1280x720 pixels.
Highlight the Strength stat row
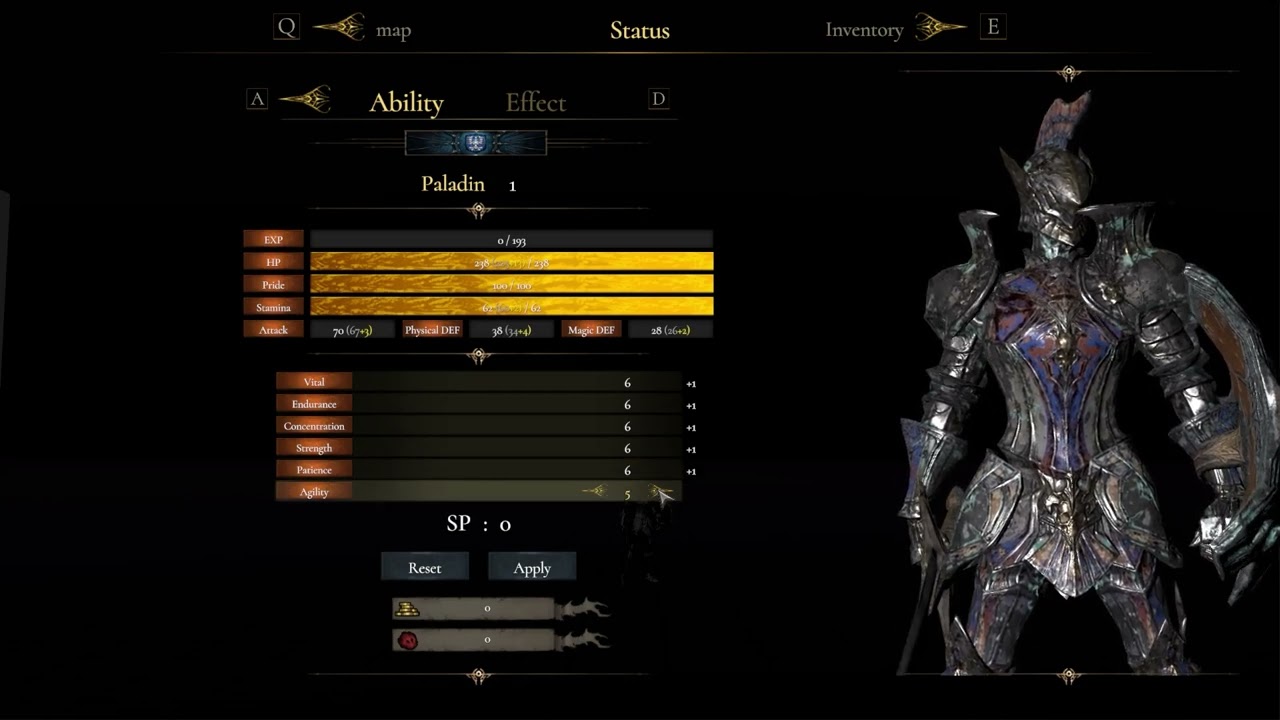(x=314, y=448)
